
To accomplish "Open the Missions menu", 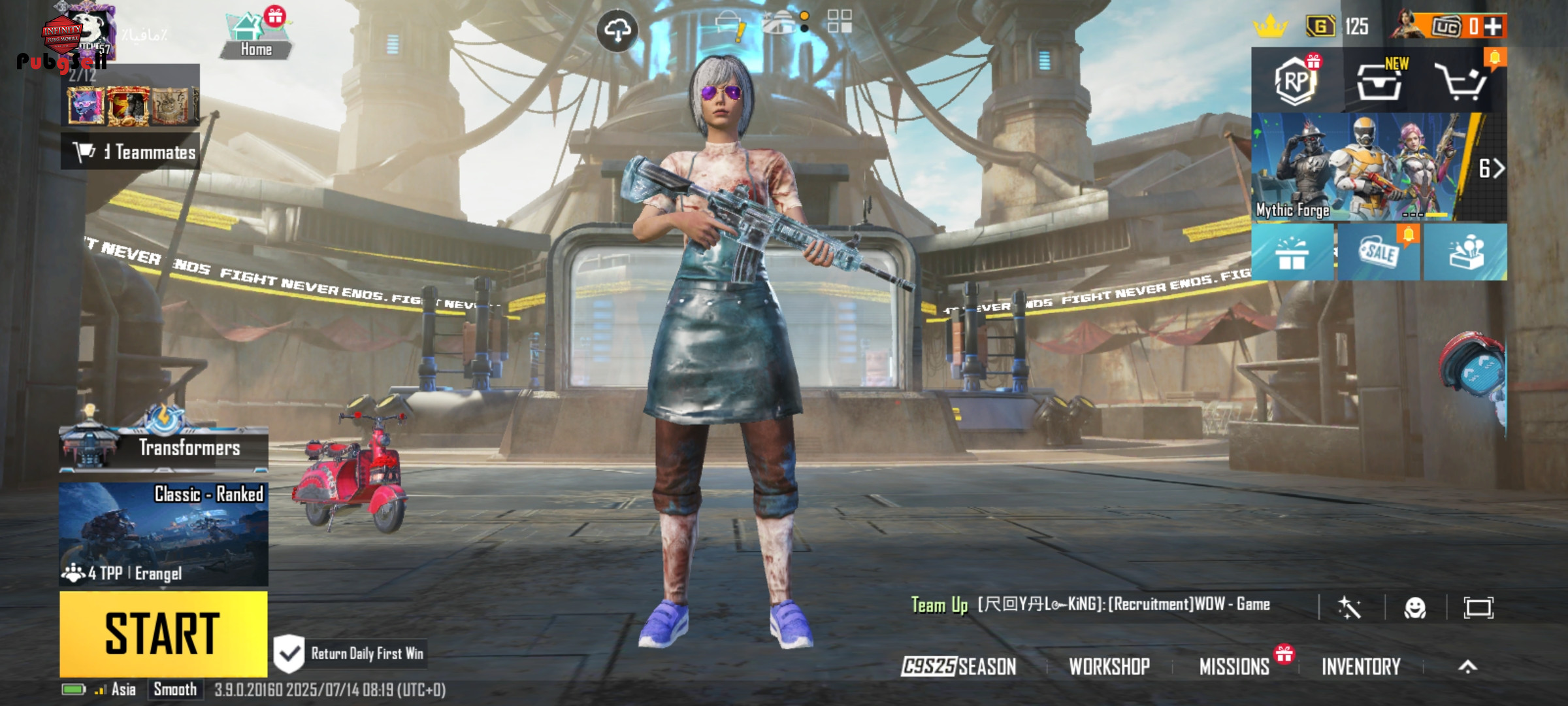I will [1234, 666].
